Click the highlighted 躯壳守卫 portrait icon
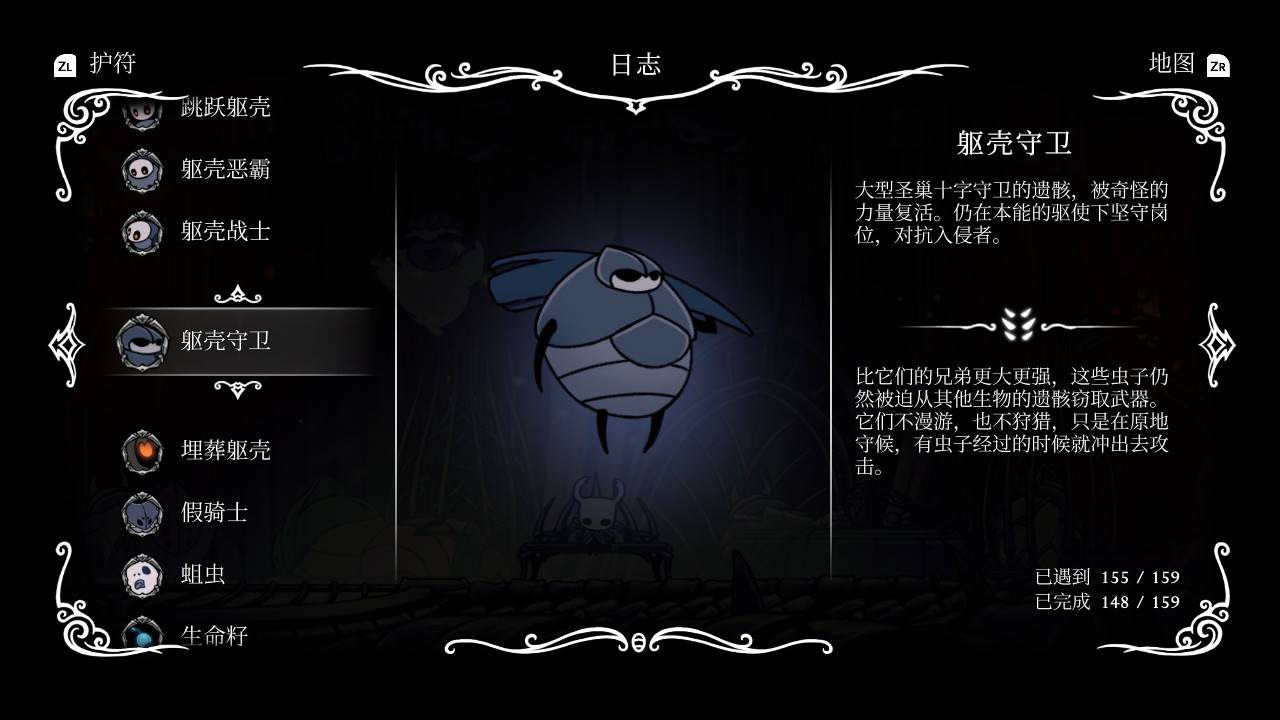The image size is (1280, 720). pos(143,341)
